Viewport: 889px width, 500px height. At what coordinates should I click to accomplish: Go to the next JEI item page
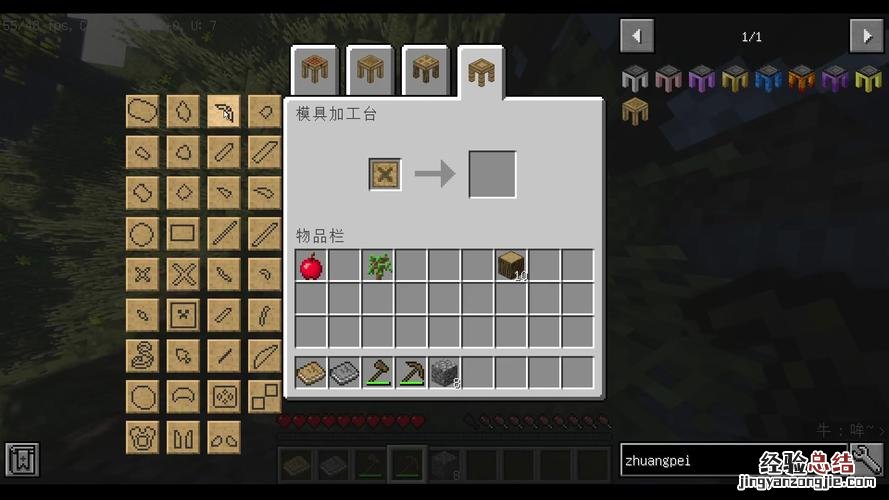pyautogui.click(x=866, y=36)
